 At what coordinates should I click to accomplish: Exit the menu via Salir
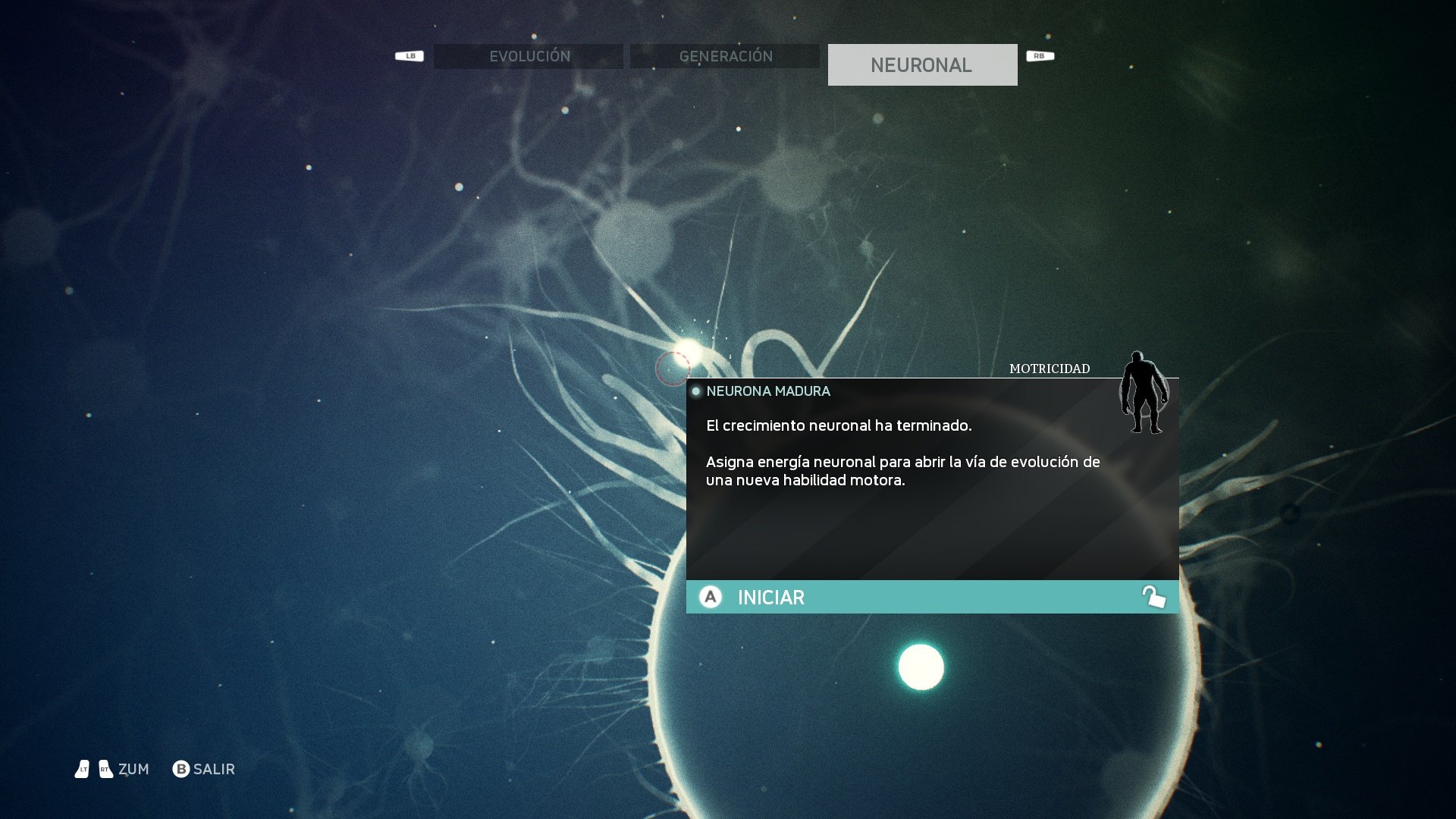[x=204, y=769]
